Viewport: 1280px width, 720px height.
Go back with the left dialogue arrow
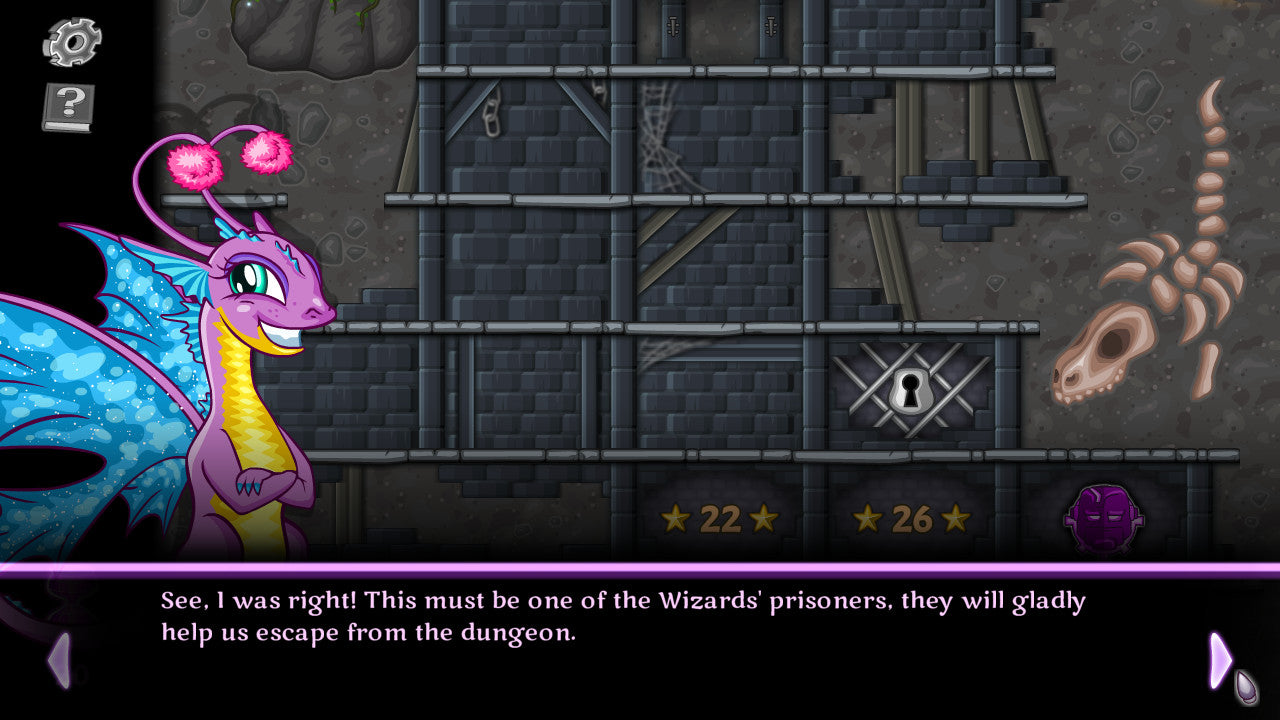(60, 660)
